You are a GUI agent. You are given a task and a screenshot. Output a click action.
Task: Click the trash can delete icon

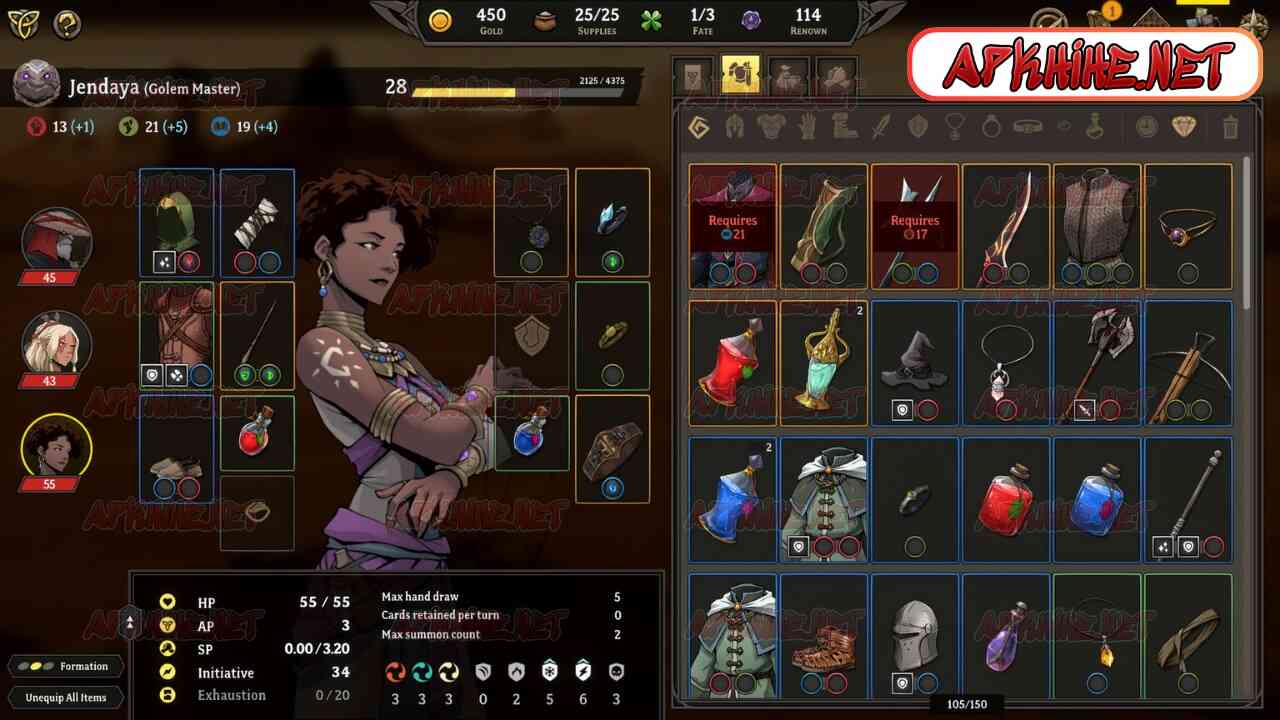pyautogui.click(x=1230, y=127)
